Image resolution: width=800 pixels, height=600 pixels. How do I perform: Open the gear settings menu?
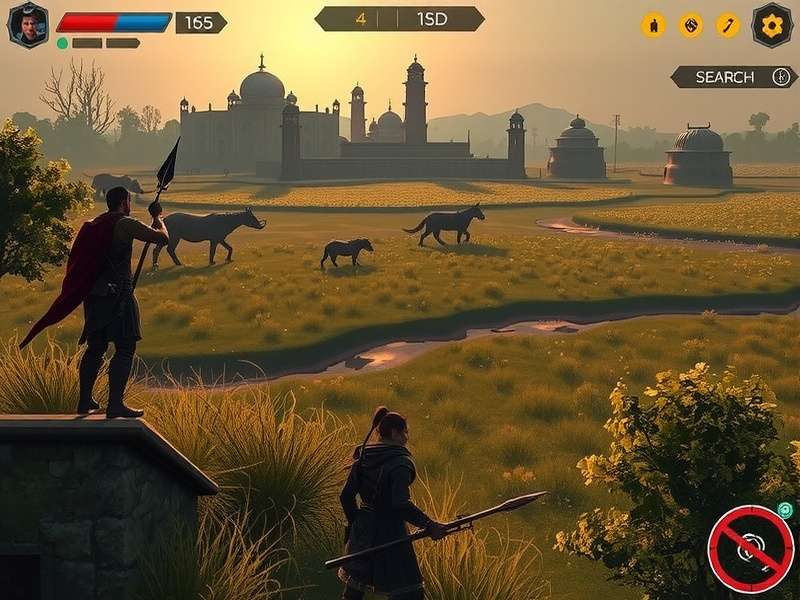tap(772, 24)
